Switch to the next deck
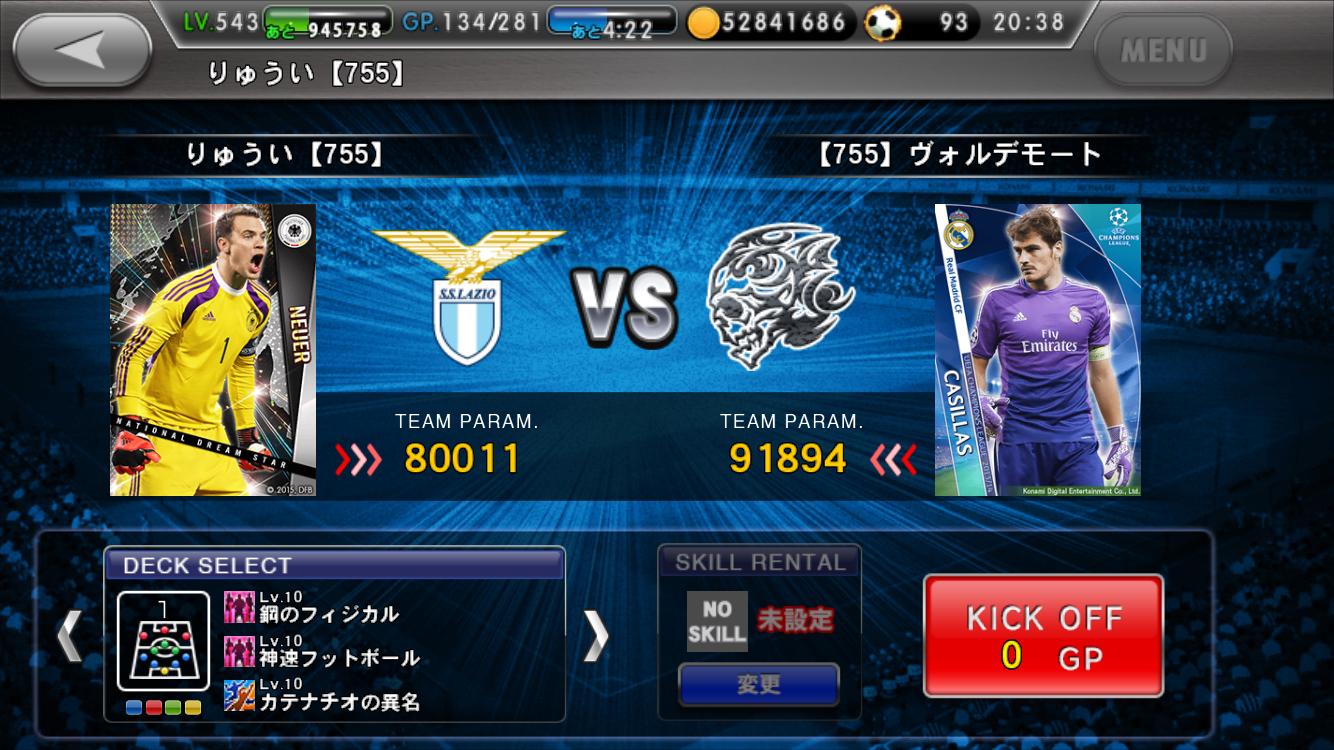 [596, 635]
